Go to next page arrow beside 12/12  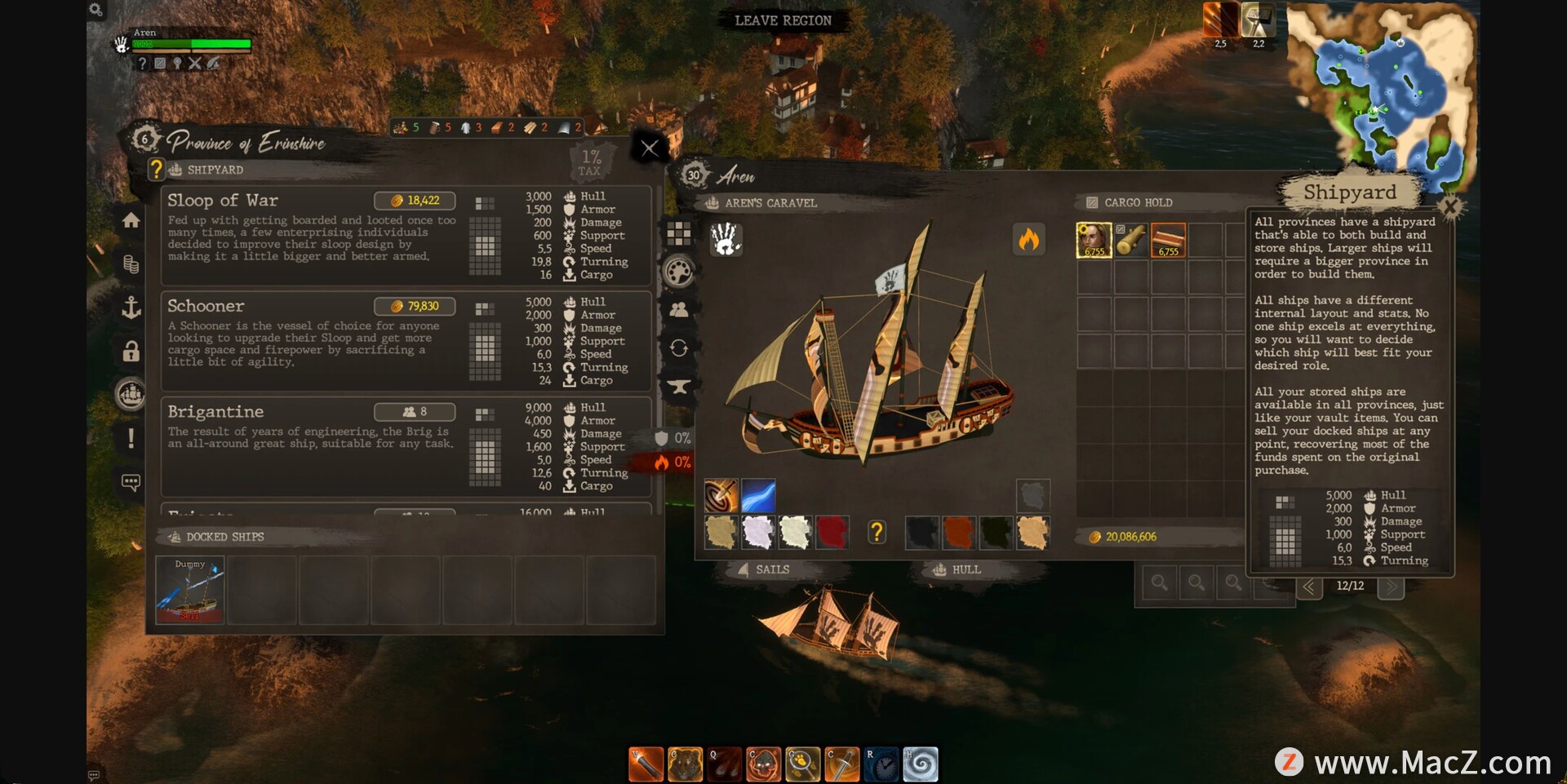click(1391, 587)
